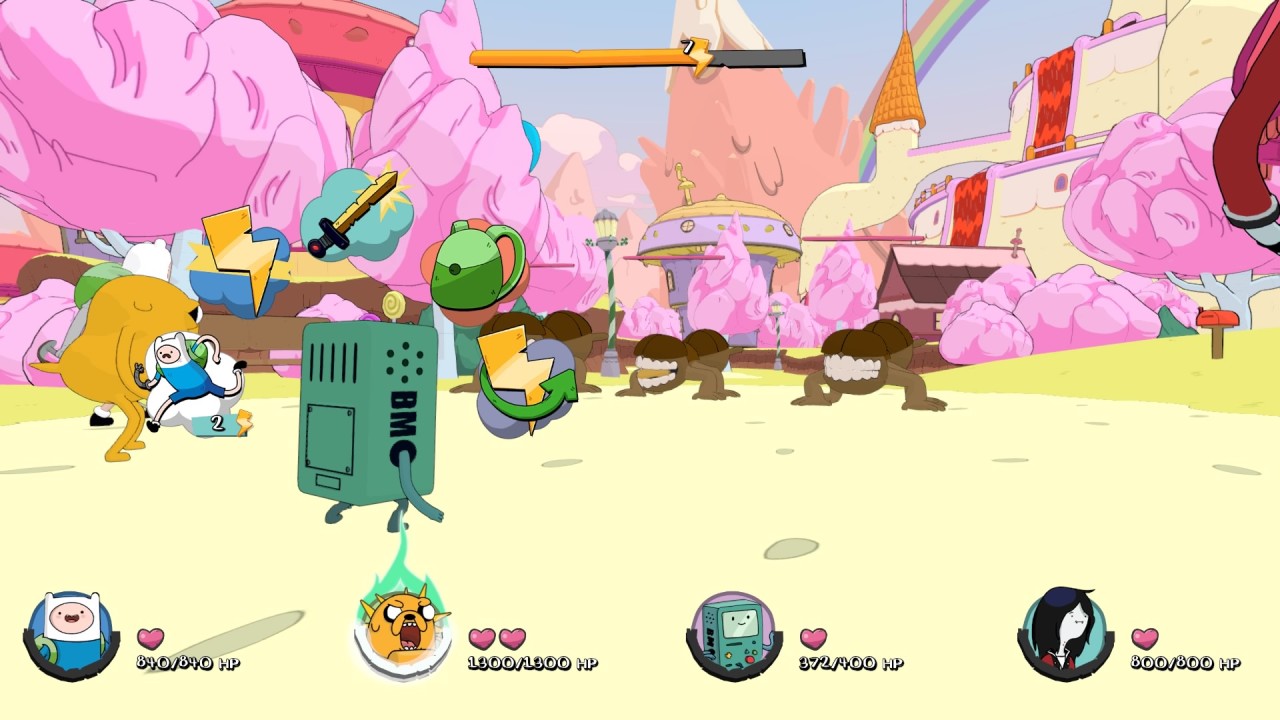Image resolution: width=1280 pixels, height=720 pixels.
Task: Select Marceline's party portrait
Action: [x=1065, y=634]
